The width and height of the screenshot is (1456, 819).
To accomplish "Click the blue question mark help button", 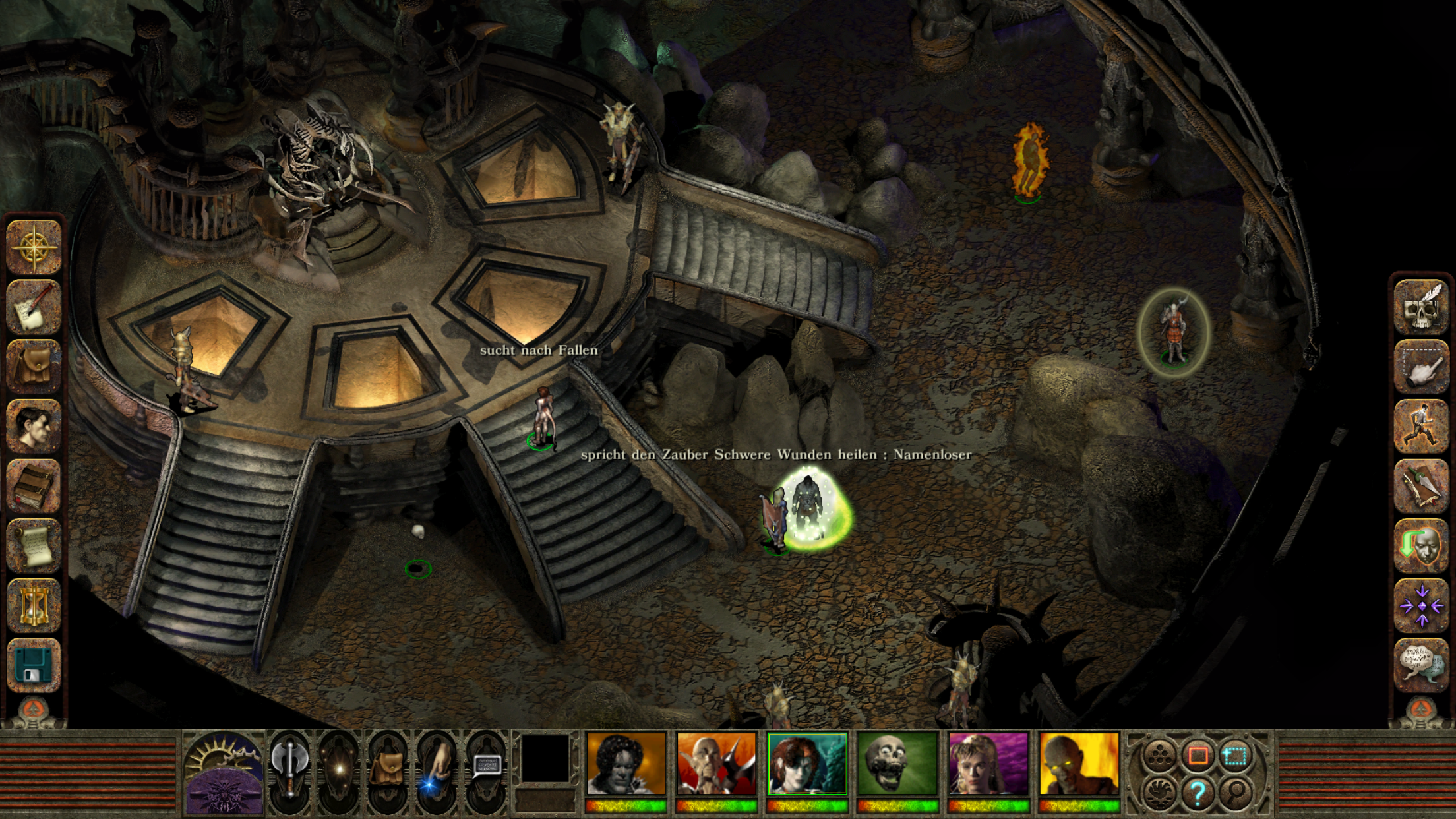I will click(x=1198, y=793).
